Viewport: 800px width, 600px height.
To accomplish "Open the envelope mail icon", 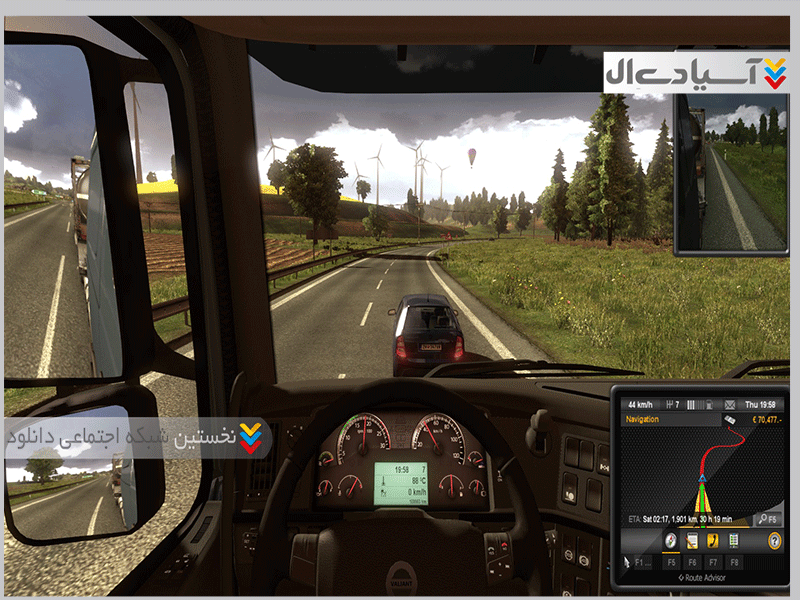I will [x=728, y=405].
